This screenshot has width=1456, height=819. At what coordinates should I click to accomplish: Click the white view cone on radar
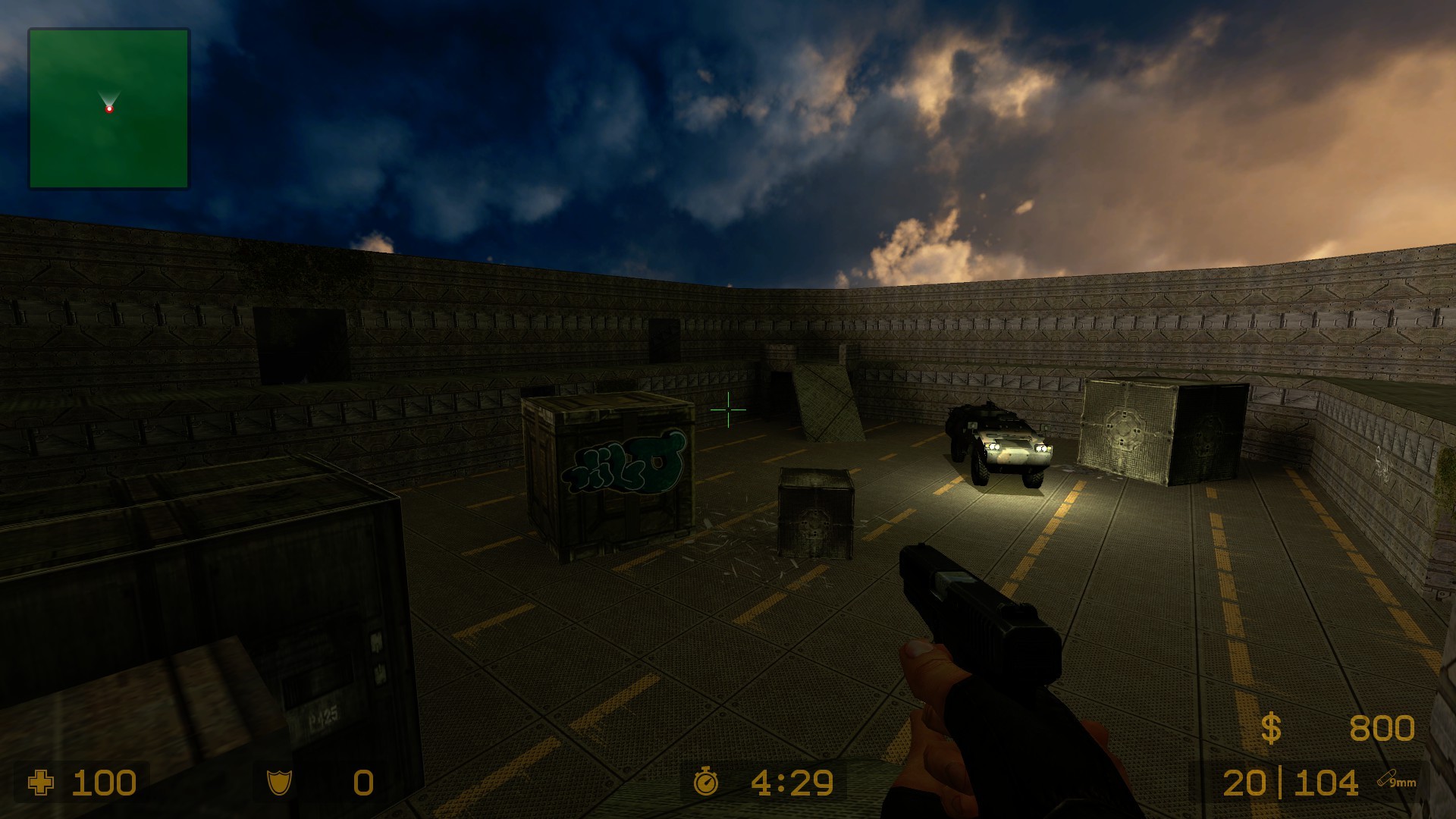(110, 95)
